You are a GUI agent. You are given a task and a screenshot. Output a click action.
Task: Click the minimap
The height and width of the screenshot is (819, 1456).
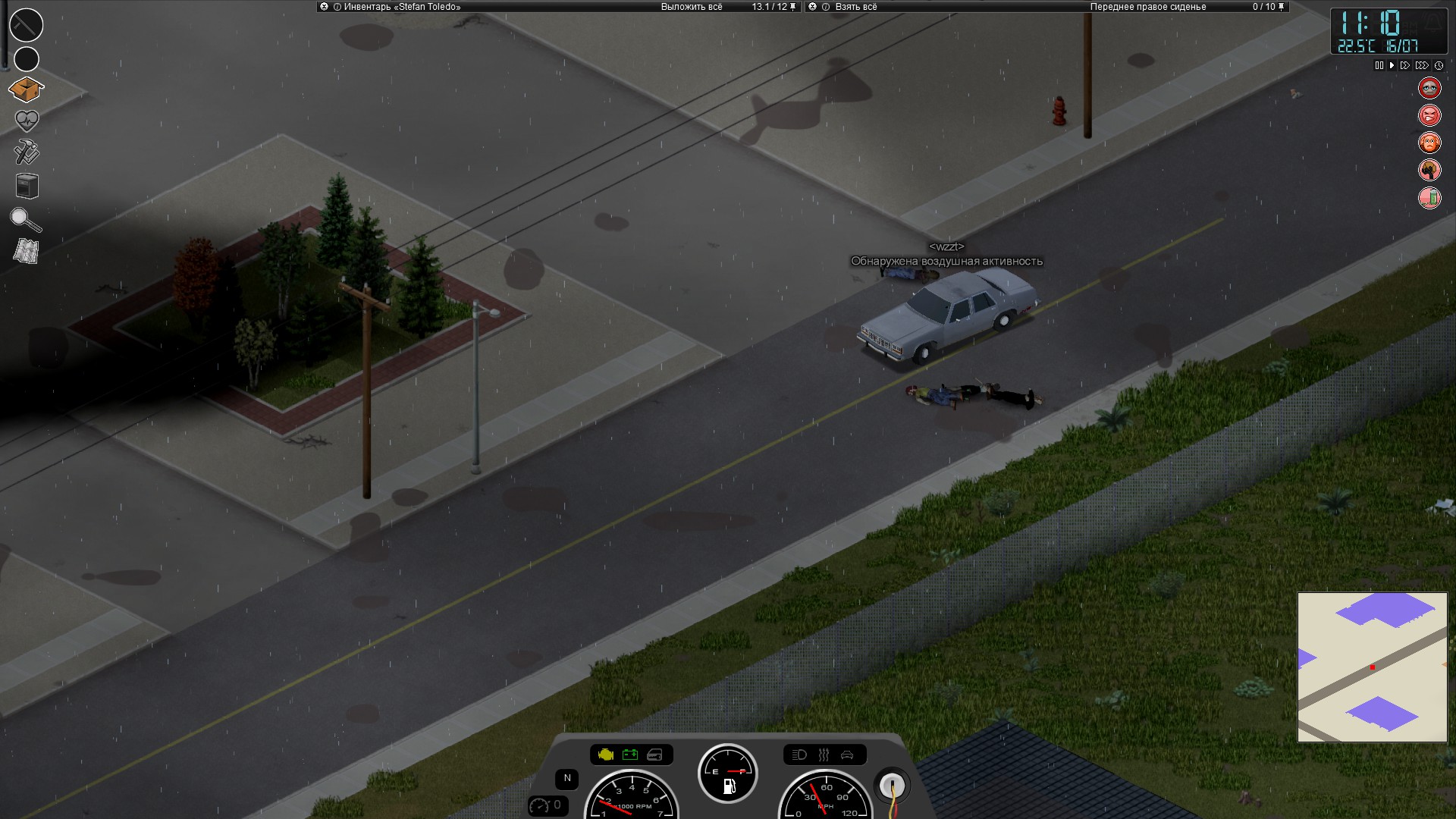point(1372,667)
